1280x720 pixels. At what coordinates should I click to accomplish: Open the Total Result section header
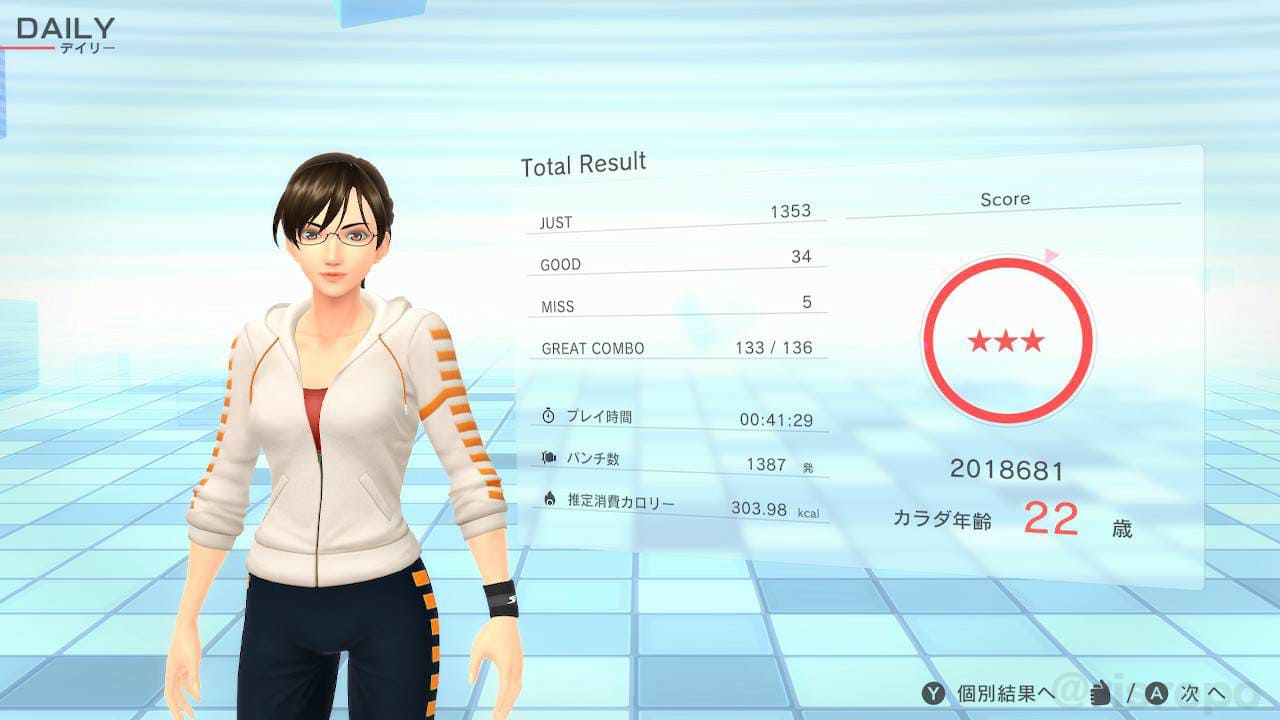pos(583,164)
